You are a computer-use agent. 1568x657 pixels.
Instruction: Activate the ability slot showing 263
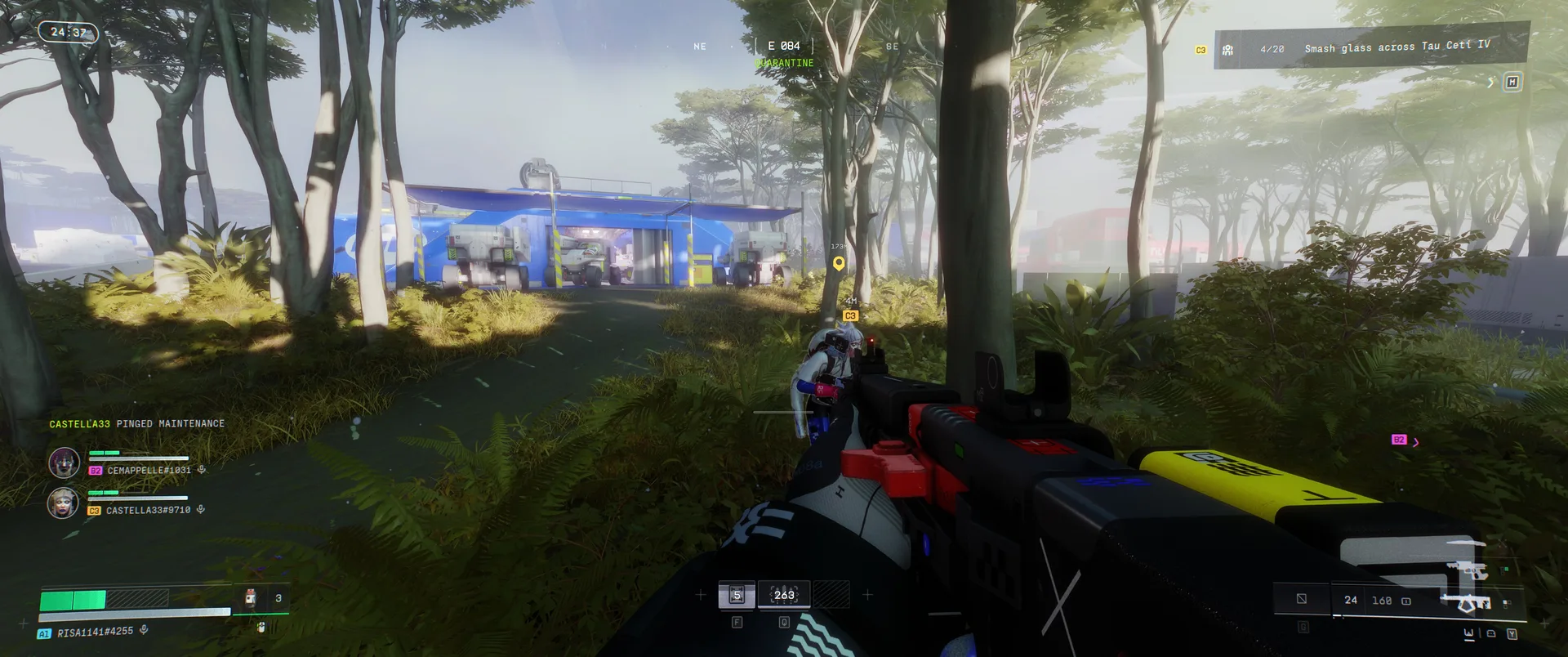tap(784, 595)
